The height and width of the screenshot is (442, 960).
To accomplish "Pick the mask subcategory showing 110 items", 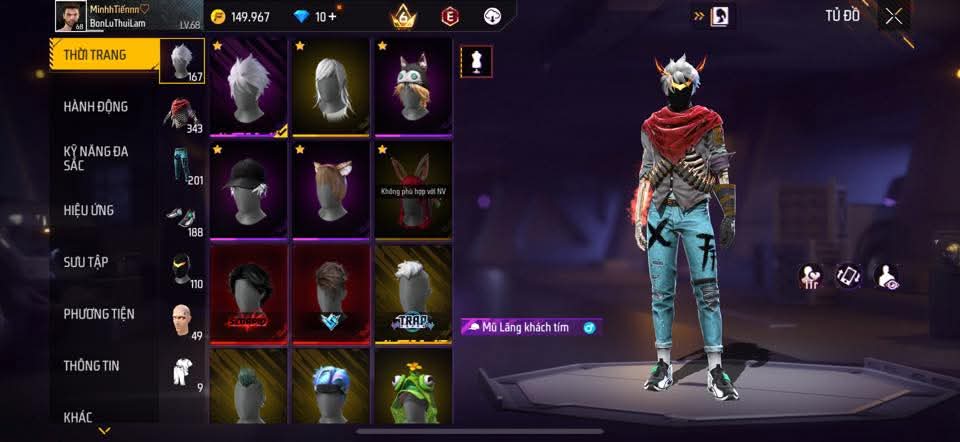I will pos(181,270).
